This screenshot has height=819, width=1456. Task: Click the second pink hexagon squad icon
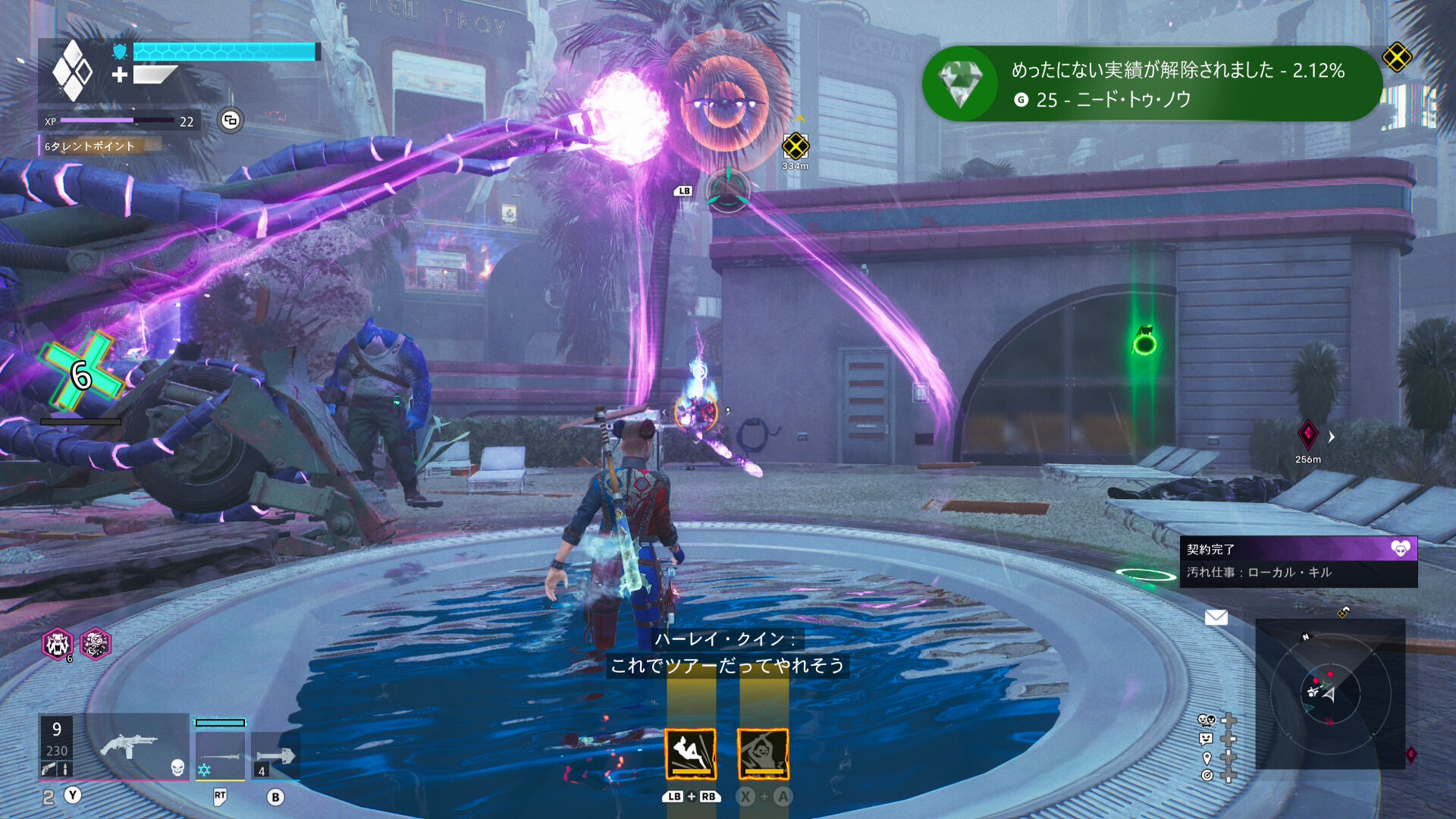96,645
